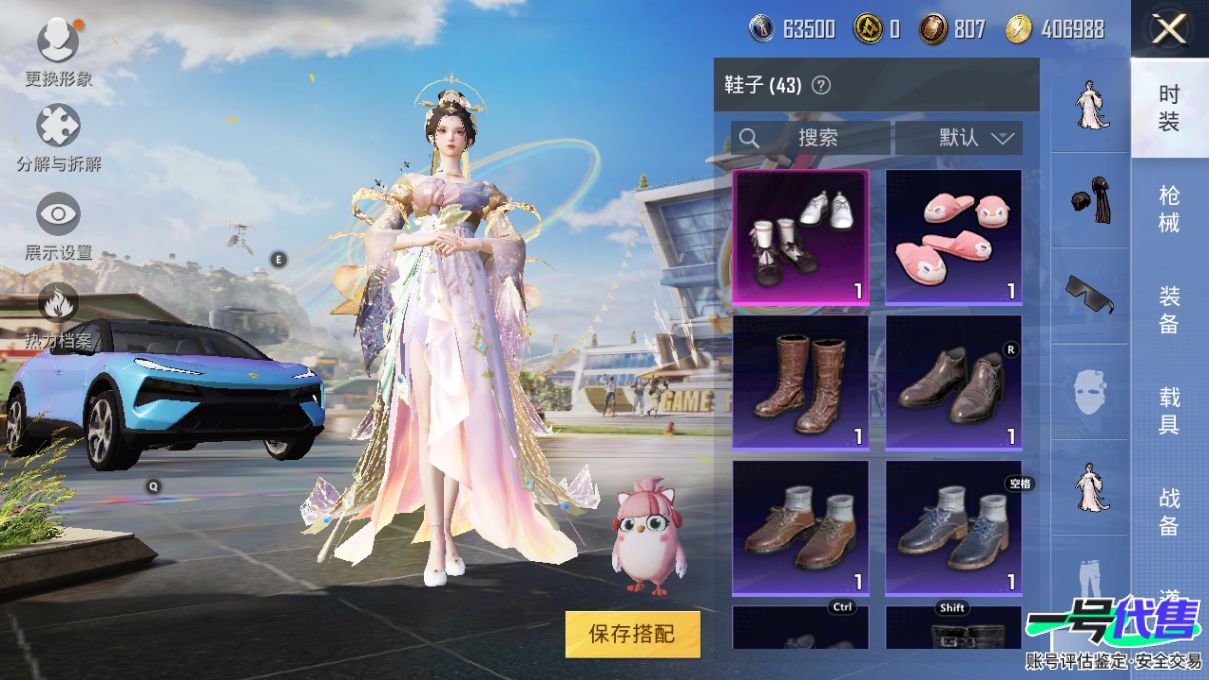Open the 热力档案 flame icon
The width and height of the screenshot is (1209, 680).
[x=58, y=303]
